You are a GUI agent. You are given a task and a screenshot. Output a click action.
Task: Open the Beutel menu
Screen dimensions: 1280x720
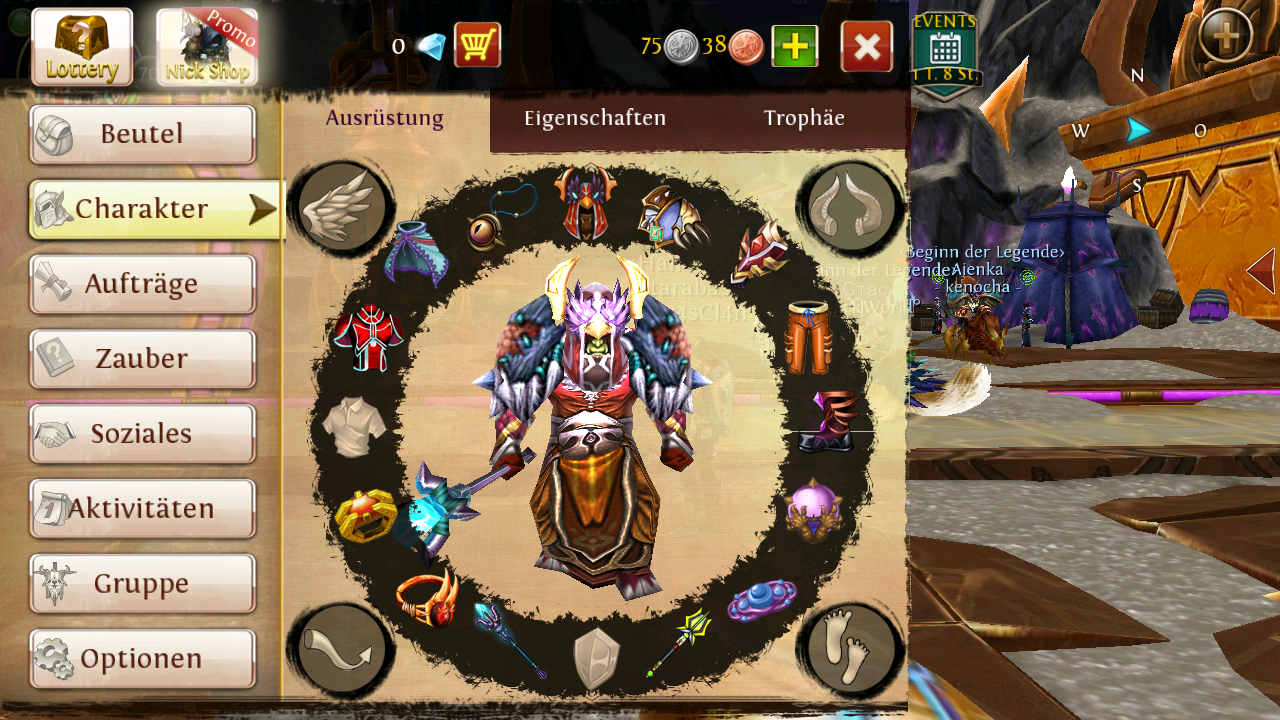(x=142, y=134)
